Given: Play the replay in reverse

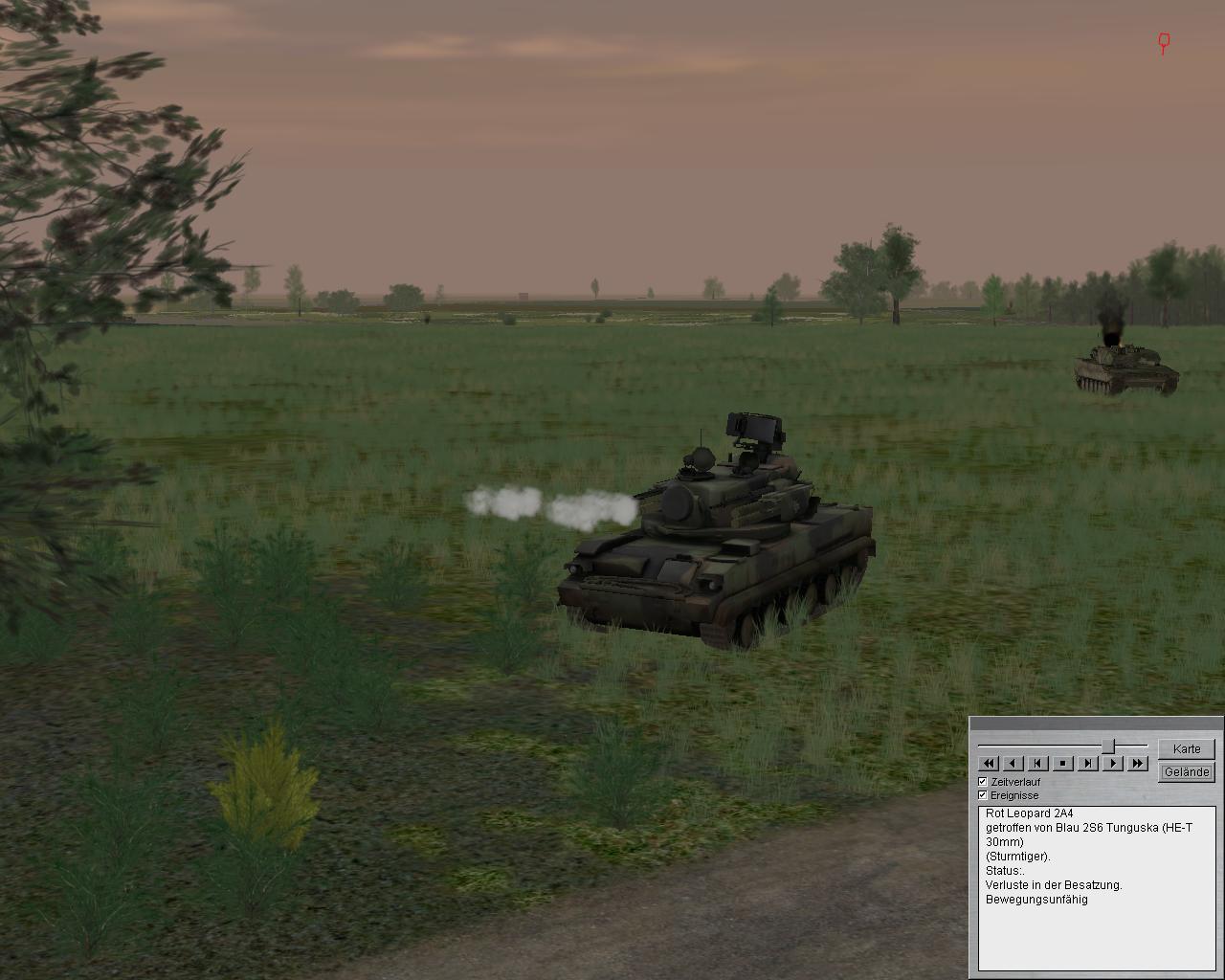Looking at the screenshot, I should pos(1013,763).
